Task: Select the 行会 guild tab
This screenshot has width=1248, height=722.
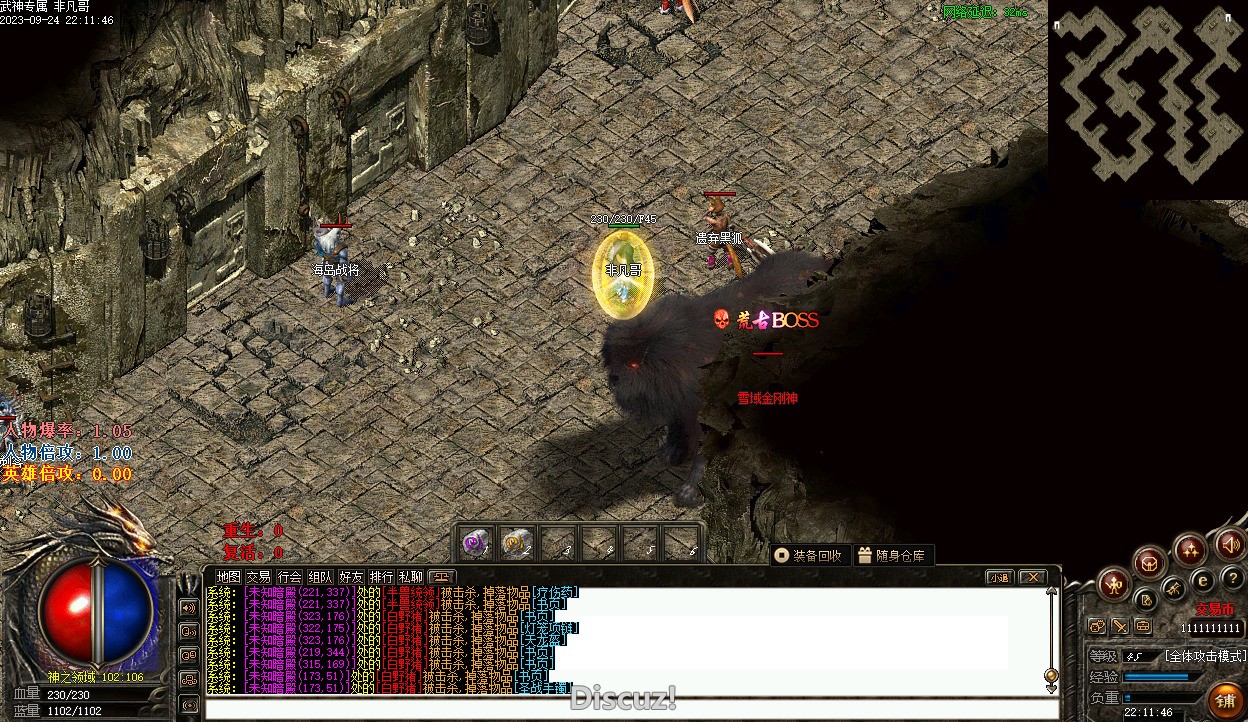Action: click(x=289, y=577)
